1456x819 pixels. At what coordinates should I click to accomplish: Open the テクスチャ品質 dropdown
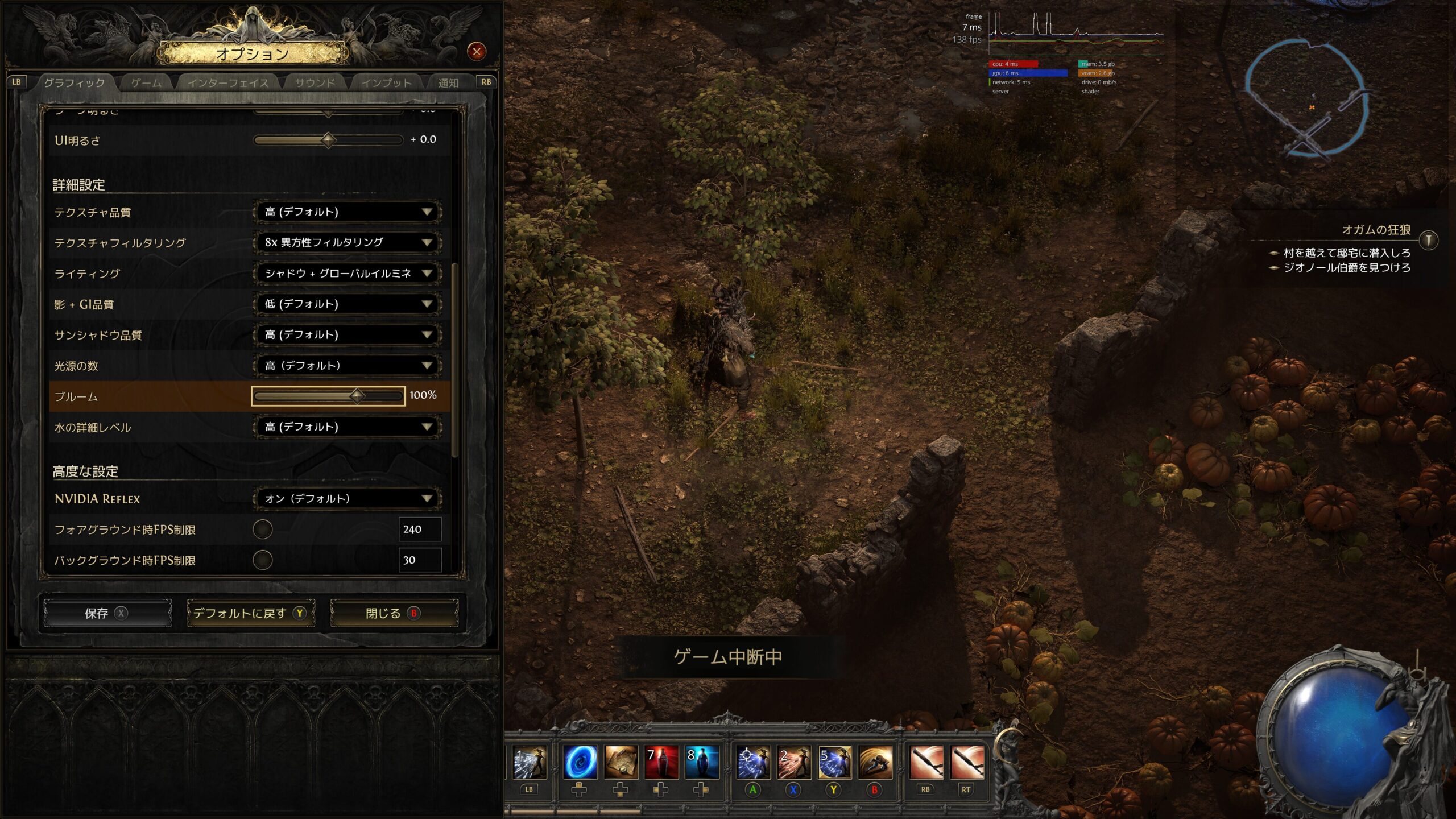click(348, 212)
